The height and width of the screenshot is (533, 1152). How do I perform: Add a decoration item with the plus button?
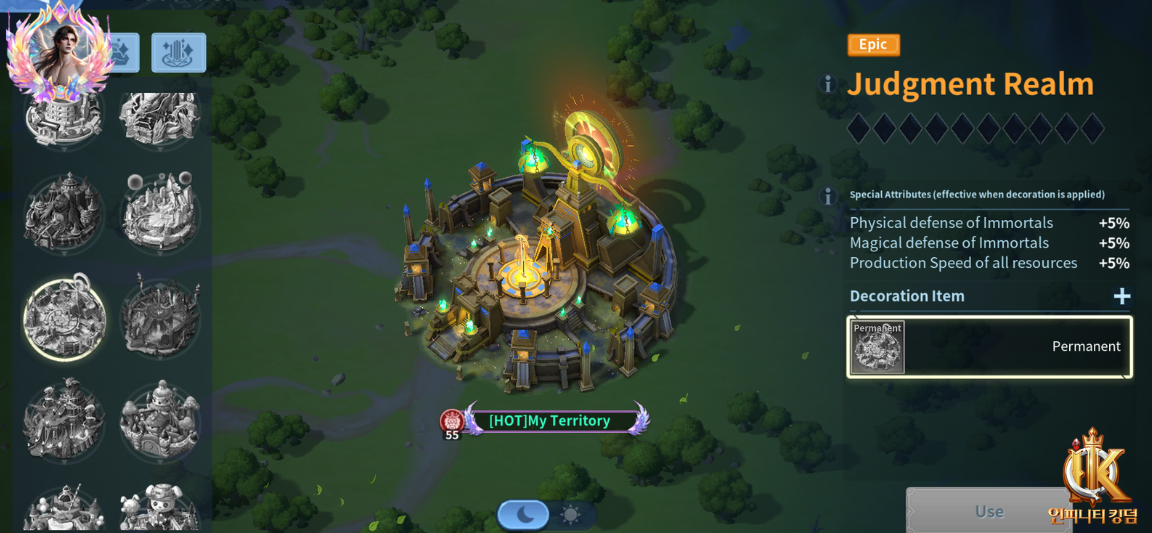[1122, 296]
